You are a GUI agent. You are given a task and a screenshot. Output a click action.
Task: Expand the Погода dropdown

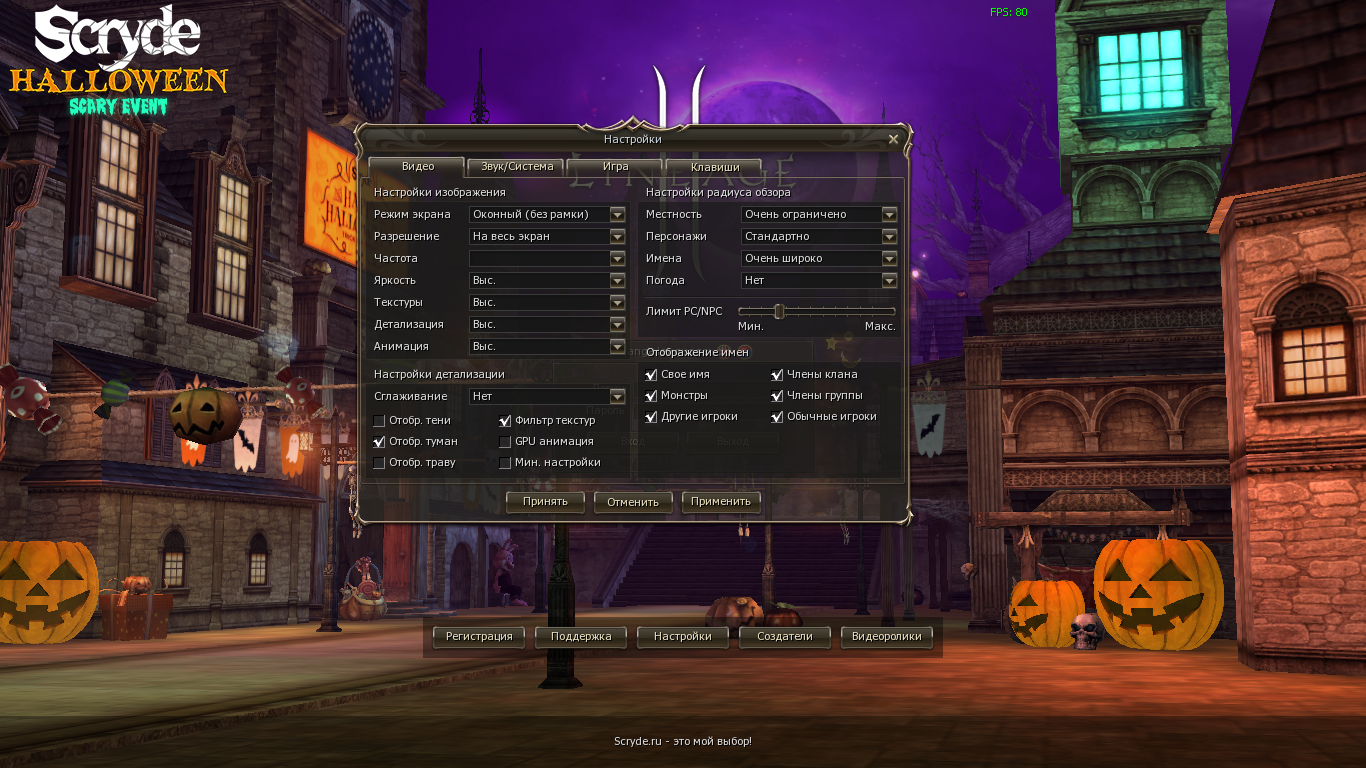(x=888, y=280)
